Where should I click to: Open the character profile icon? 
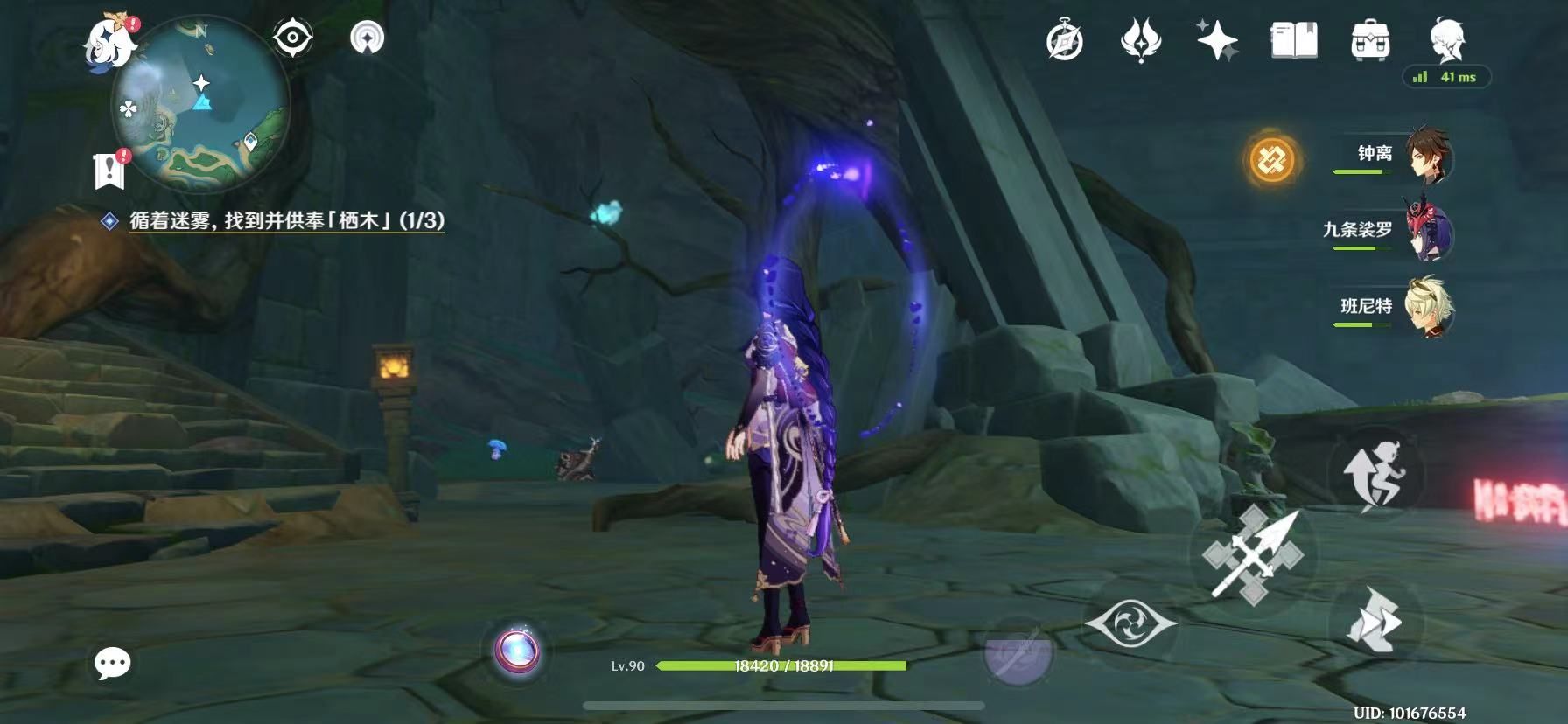click(1447, 40)
